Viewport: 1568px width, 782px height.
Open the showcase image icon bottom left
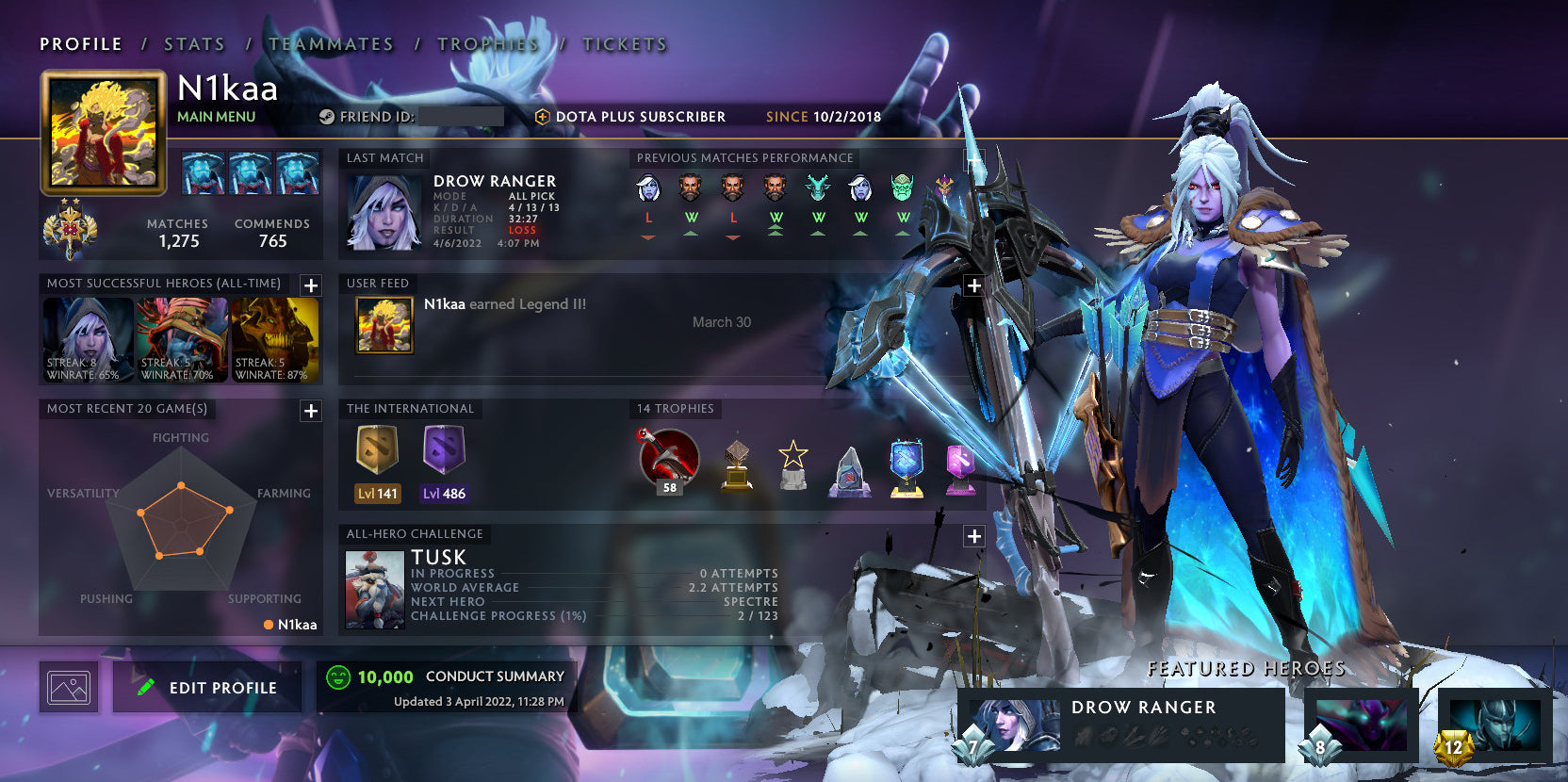68,686
